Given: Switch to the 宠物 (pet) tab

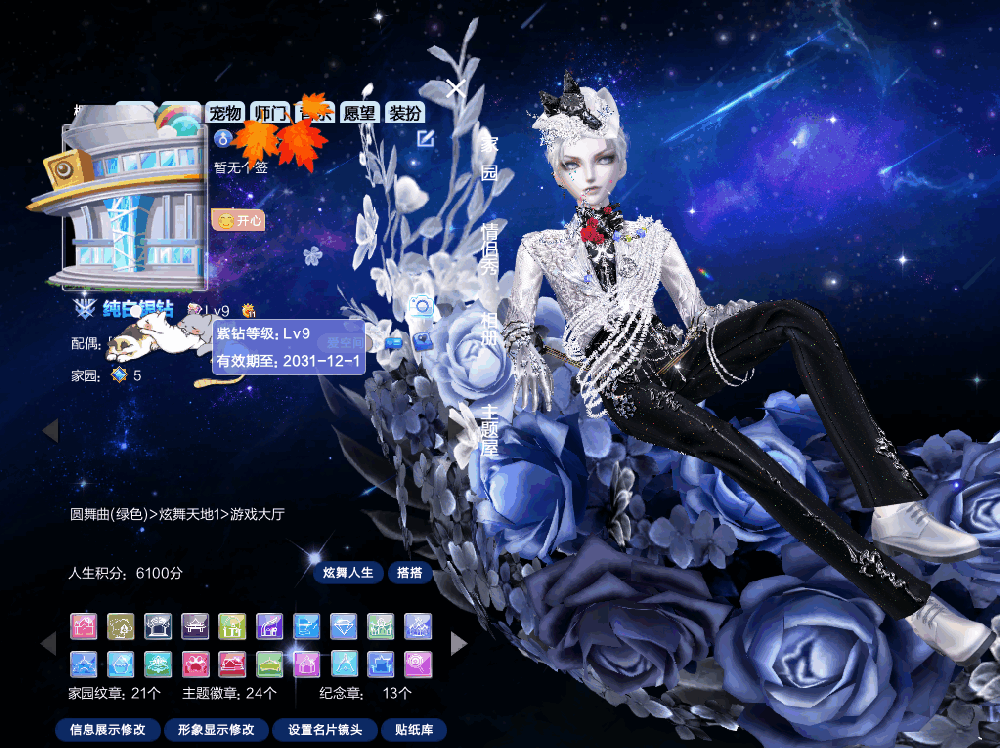Looking at the screenshot, I should point(226,113).
